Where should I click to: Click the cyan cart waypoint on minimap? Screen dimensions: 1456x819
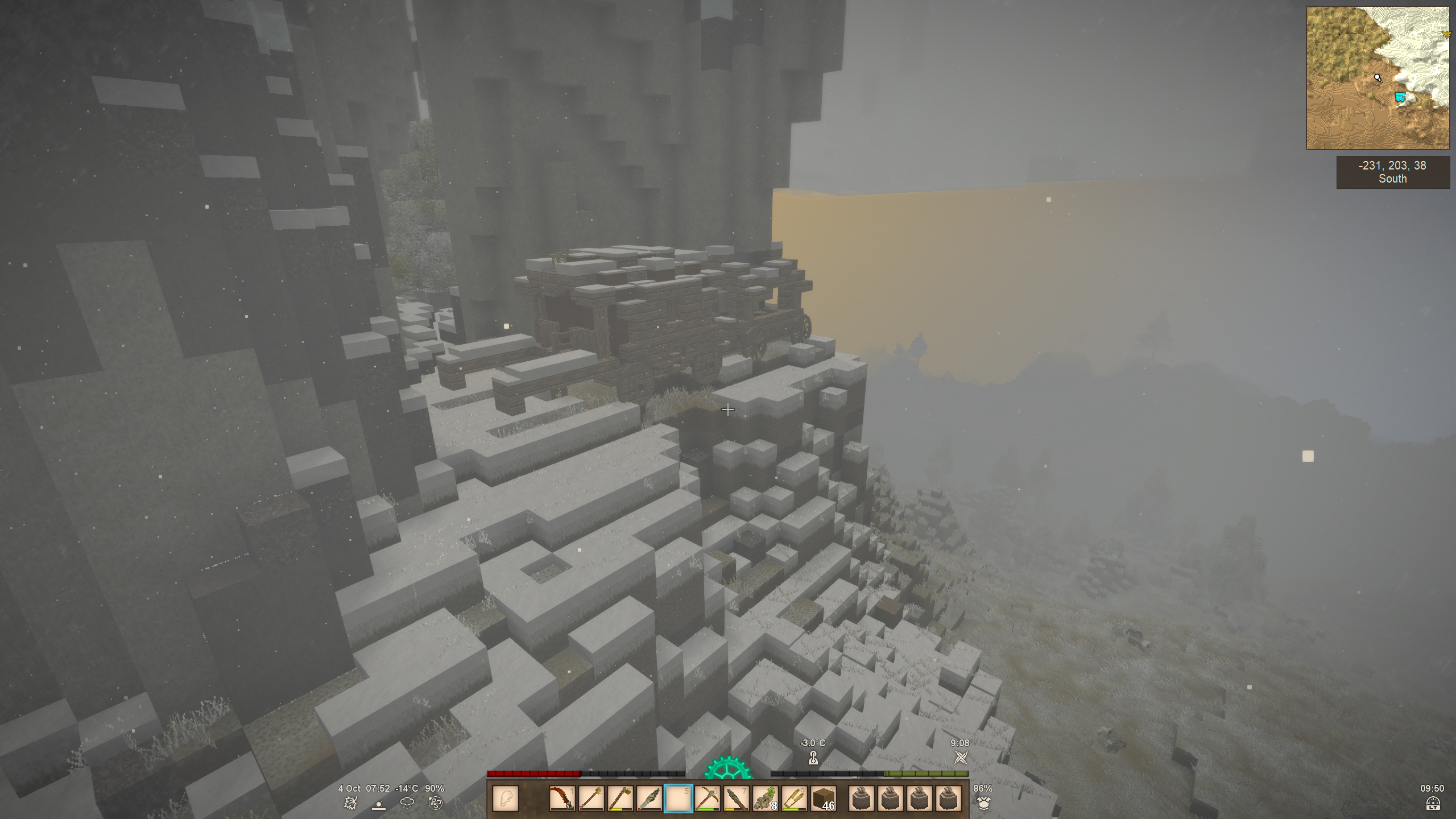[1400, 98]
